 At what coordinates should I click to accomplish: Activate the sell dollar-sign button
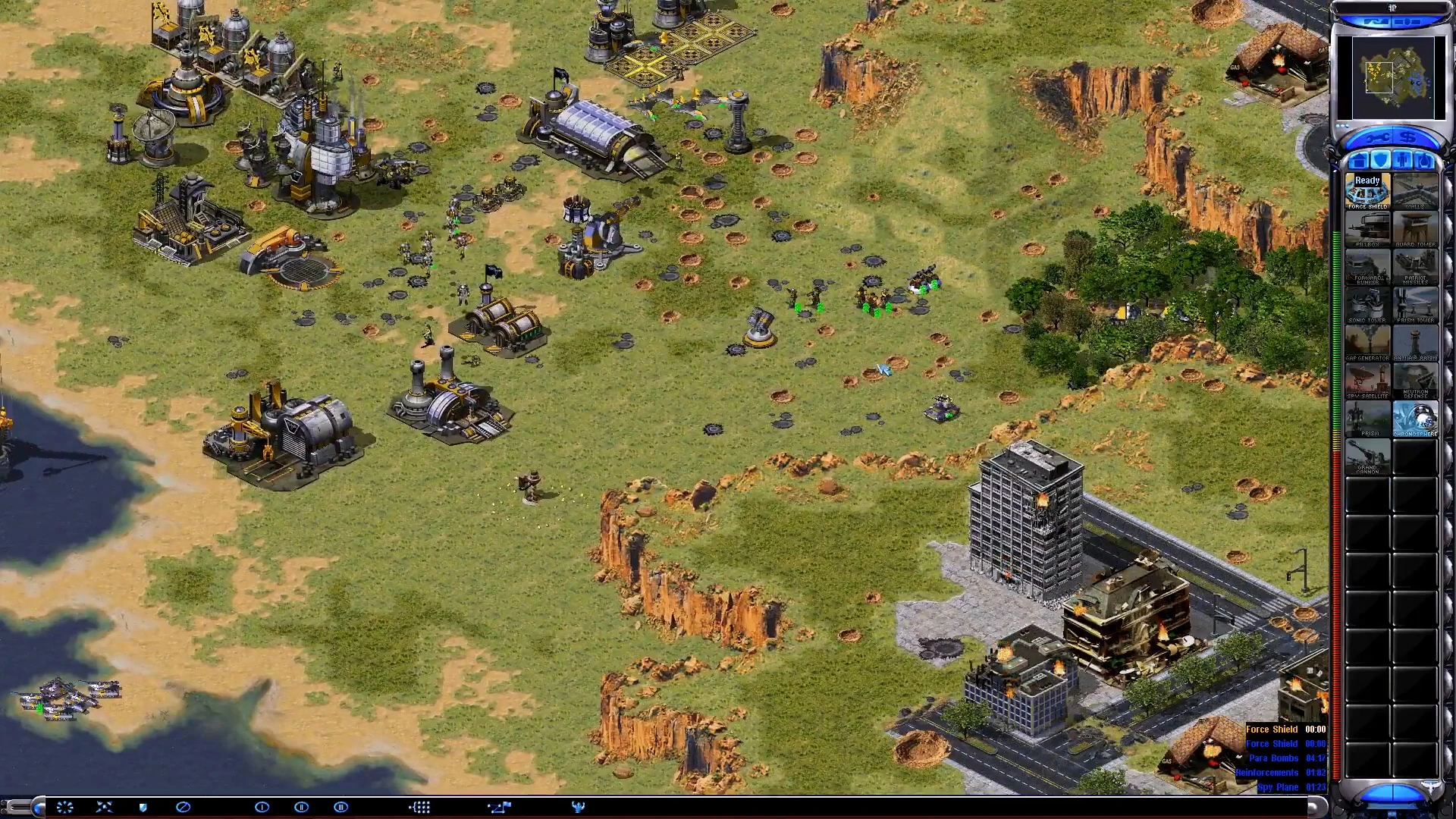click(1408, 138)
